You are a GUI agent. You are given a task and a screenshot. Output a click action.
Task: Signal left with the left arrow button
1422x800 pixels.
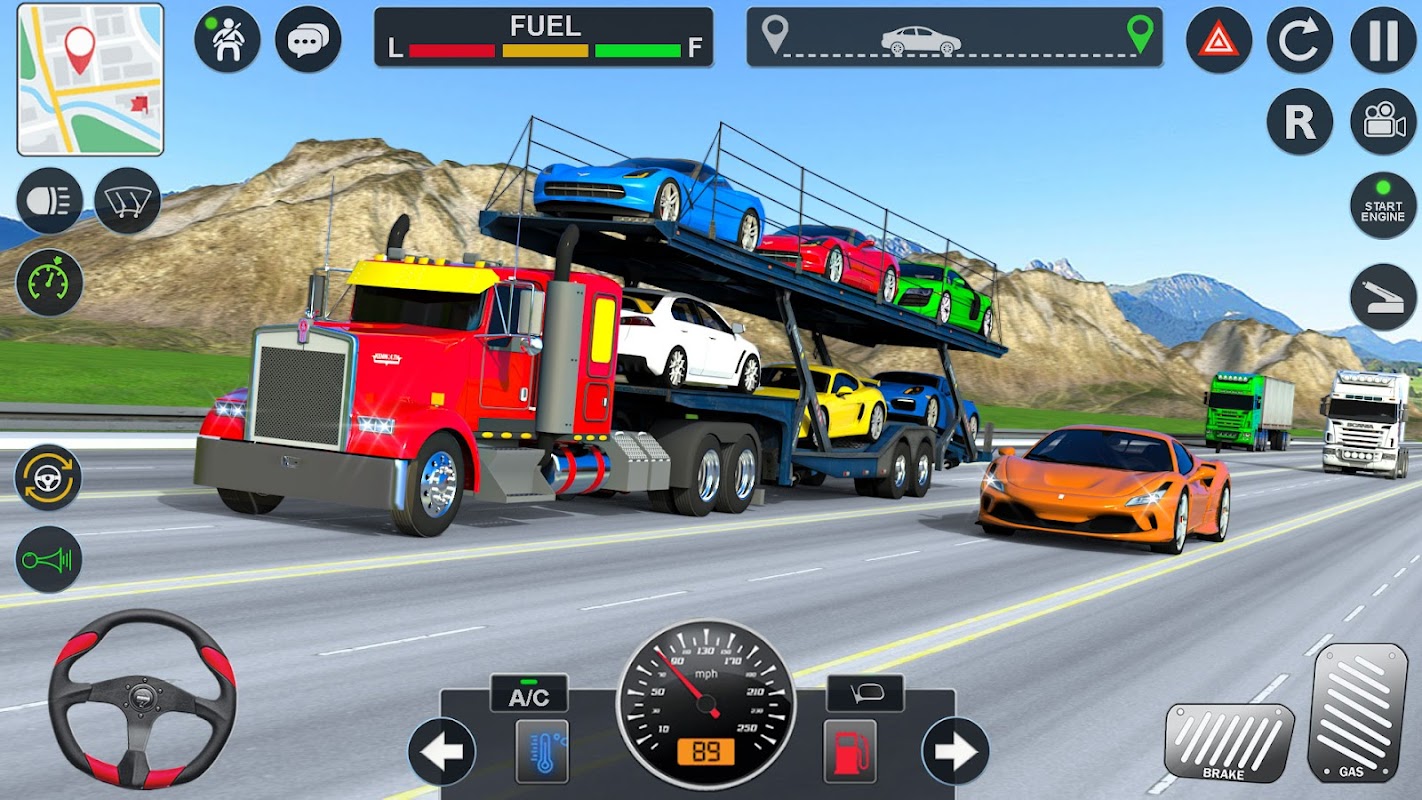pos(441,751)
